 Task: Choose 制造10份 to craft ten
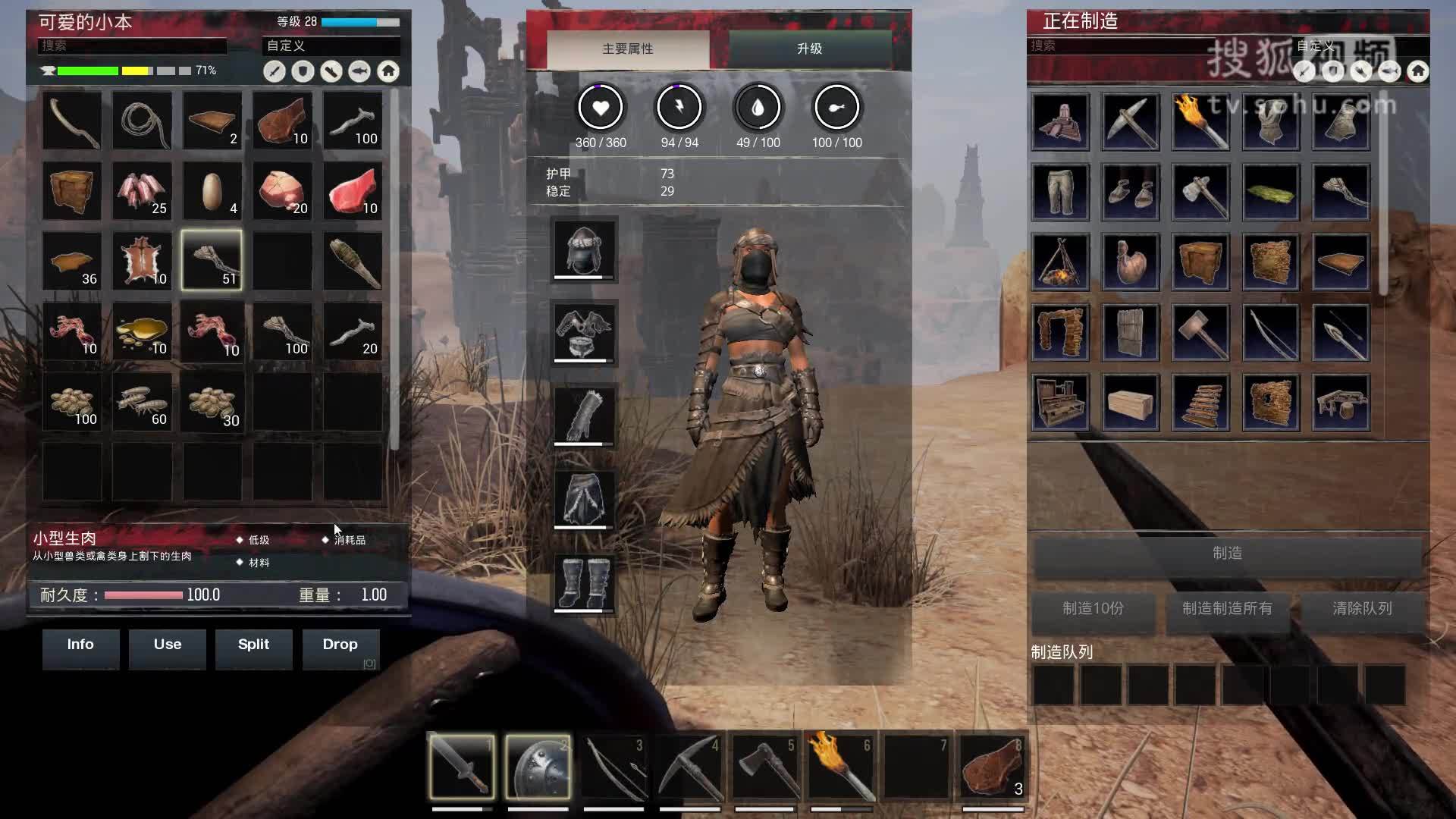point(1093,609)
